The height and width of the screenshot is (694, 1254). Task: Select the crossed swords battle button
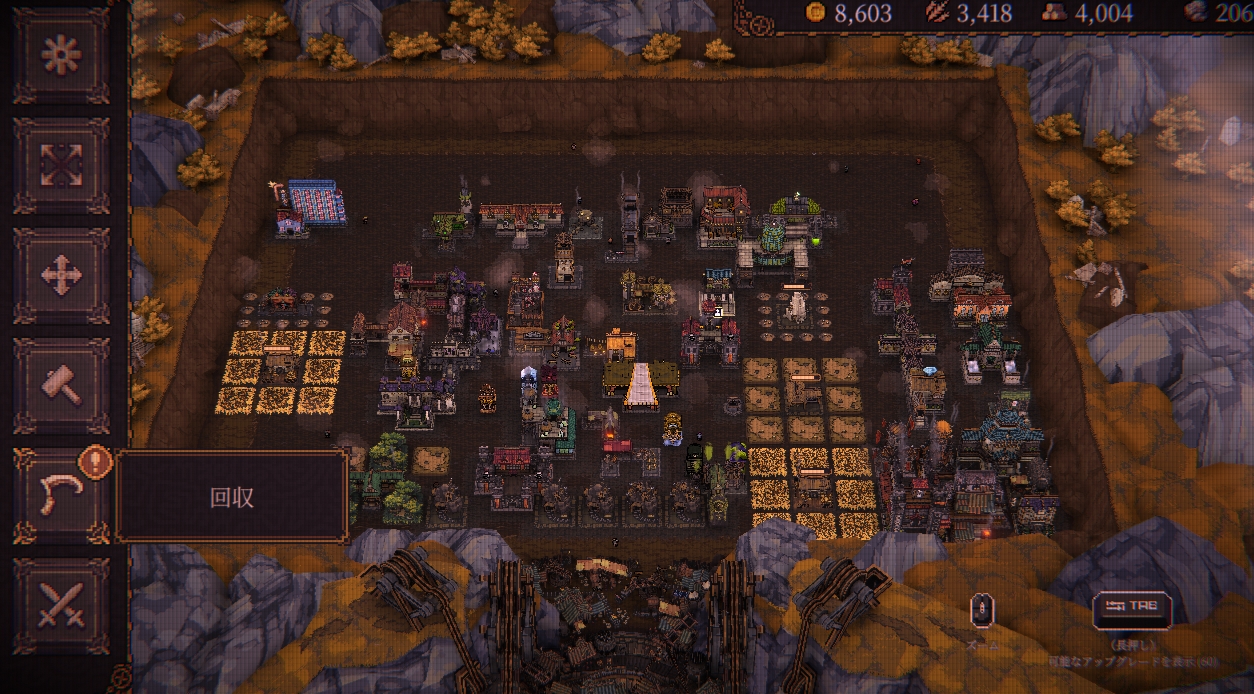coord(61,606)
